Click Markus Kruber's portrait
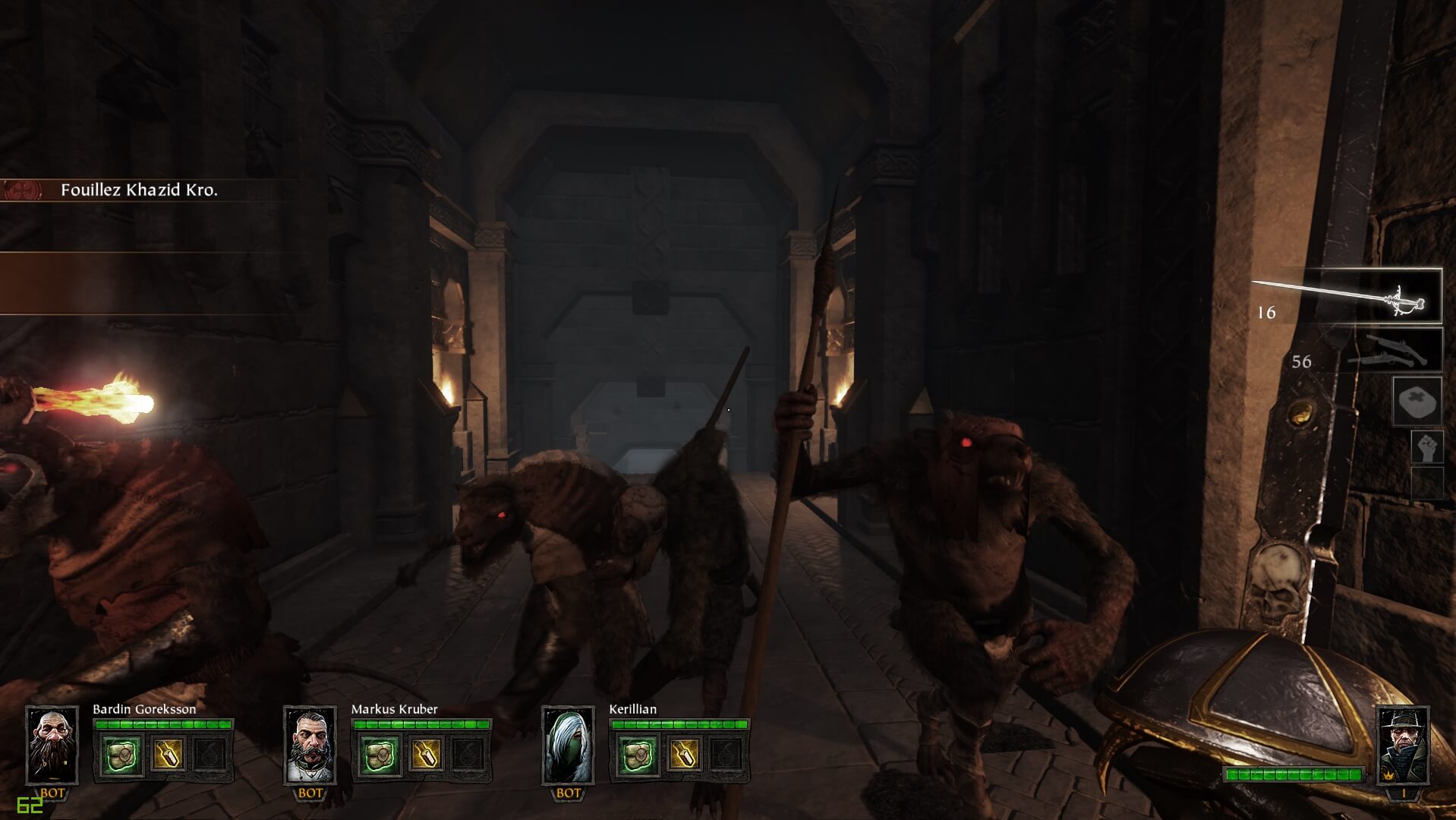The width and height of the screenshot is (1456, 820). pyautogui.click(x=310, y=745)
